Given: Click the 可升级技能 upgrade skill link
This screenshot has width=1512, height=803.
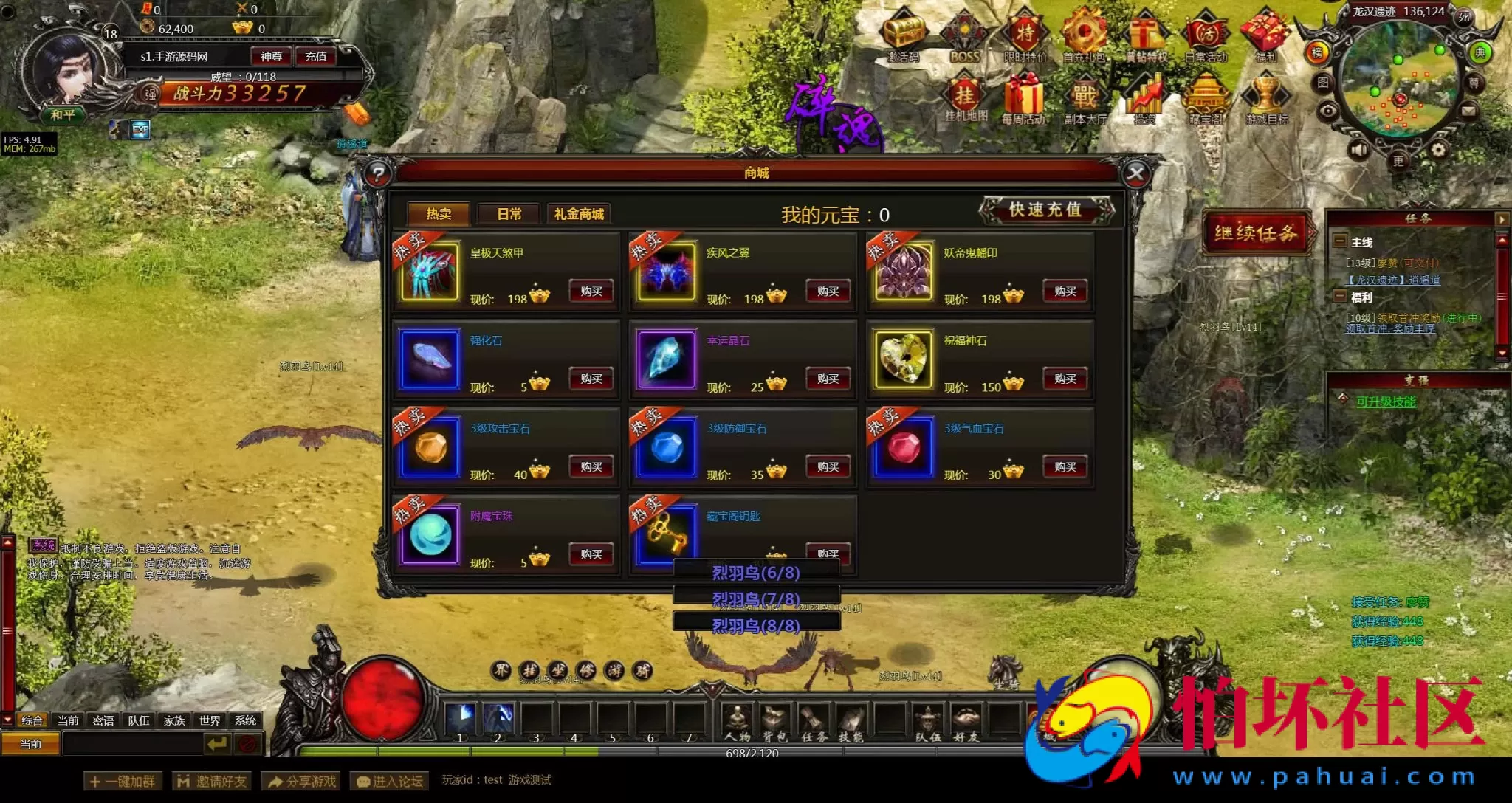Looking at the screenshot, I should (1386, 401).
